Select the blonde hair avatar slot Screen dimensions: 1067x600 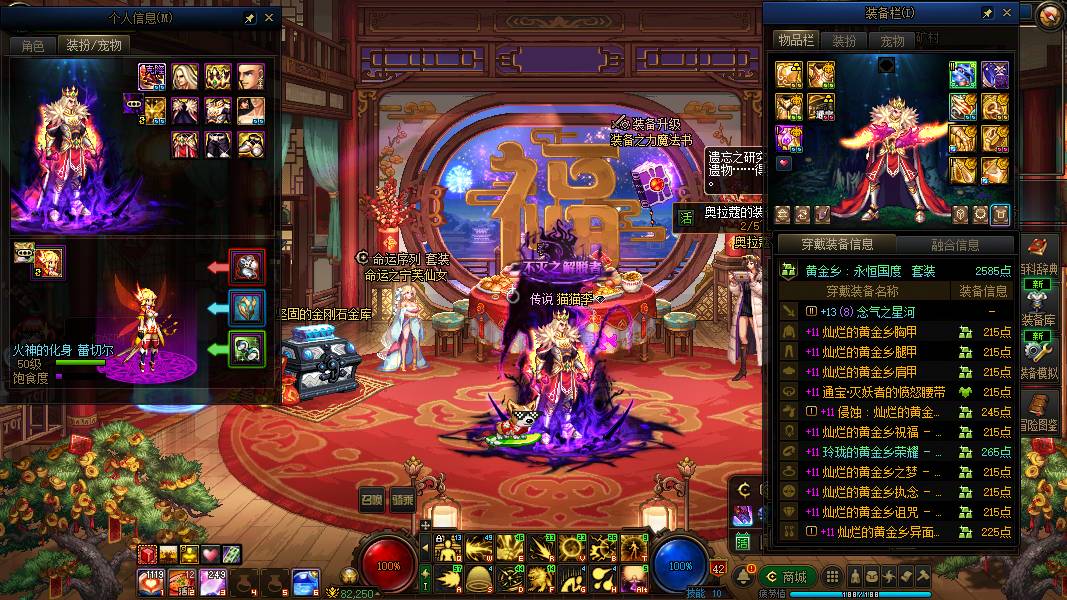pyautogui.click(x=186, y=76)
